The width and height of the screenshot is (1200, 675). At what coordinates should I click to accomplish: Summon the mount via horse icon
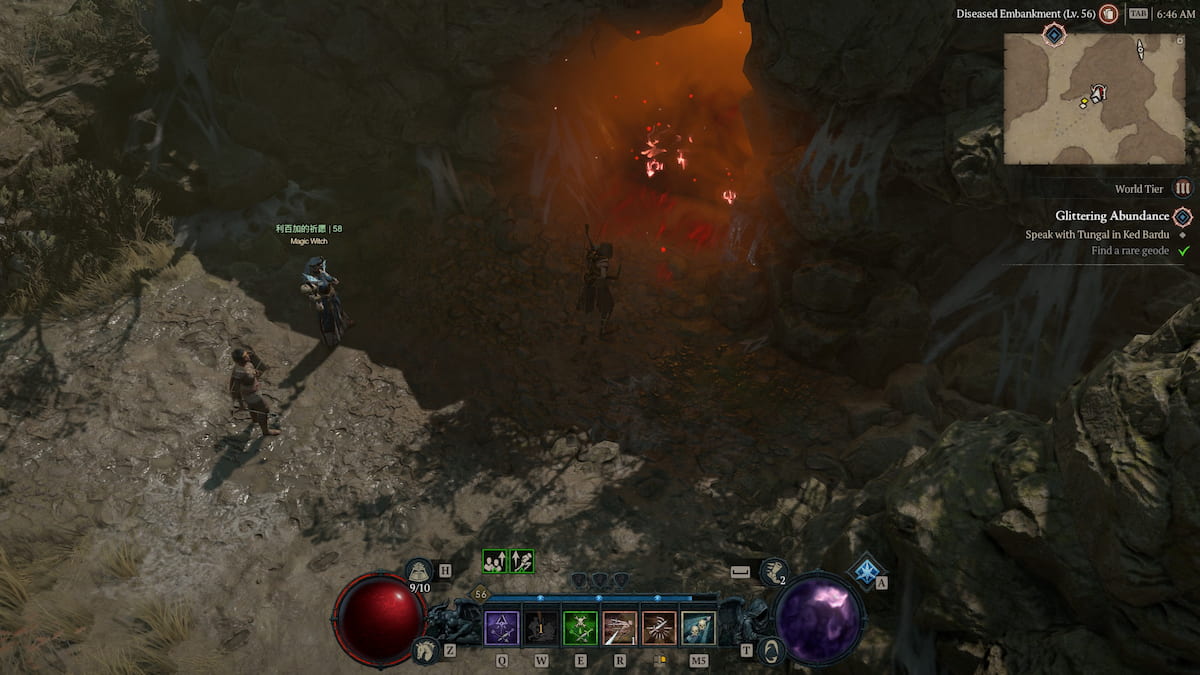coord(425,650)
